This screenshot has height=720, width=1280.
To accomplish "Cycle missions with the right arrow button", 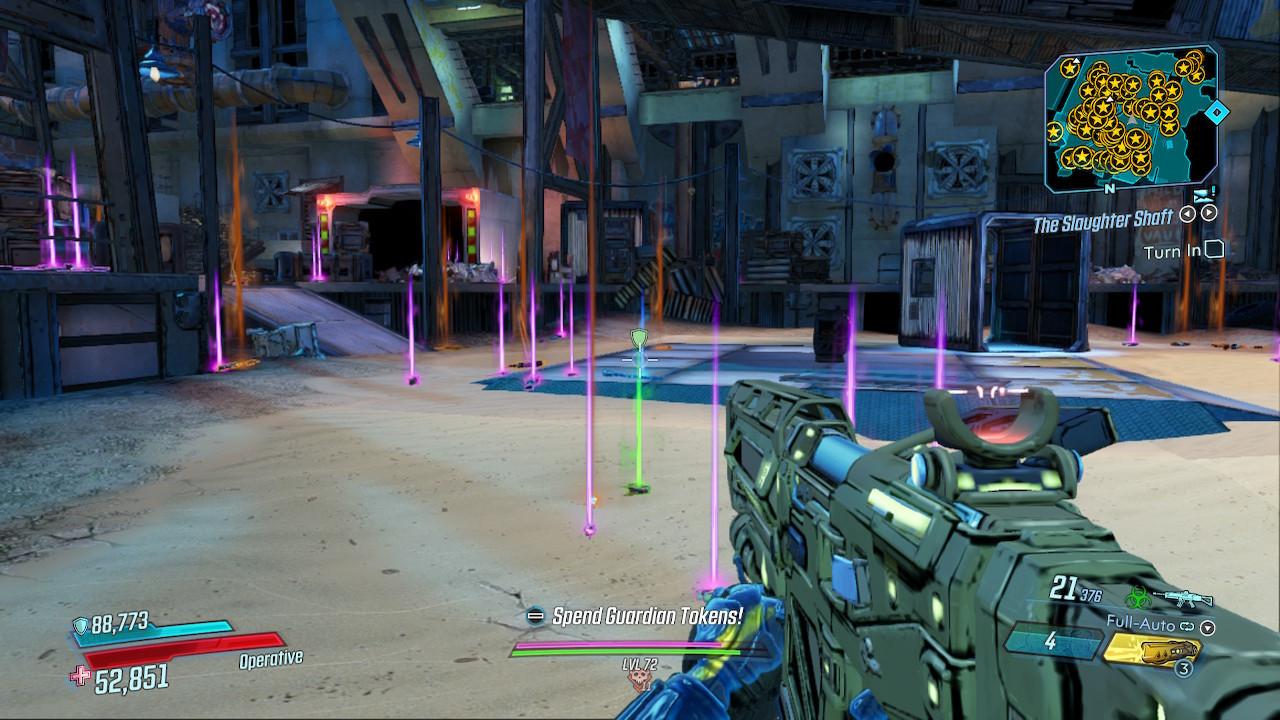I will click(1208, 213).
